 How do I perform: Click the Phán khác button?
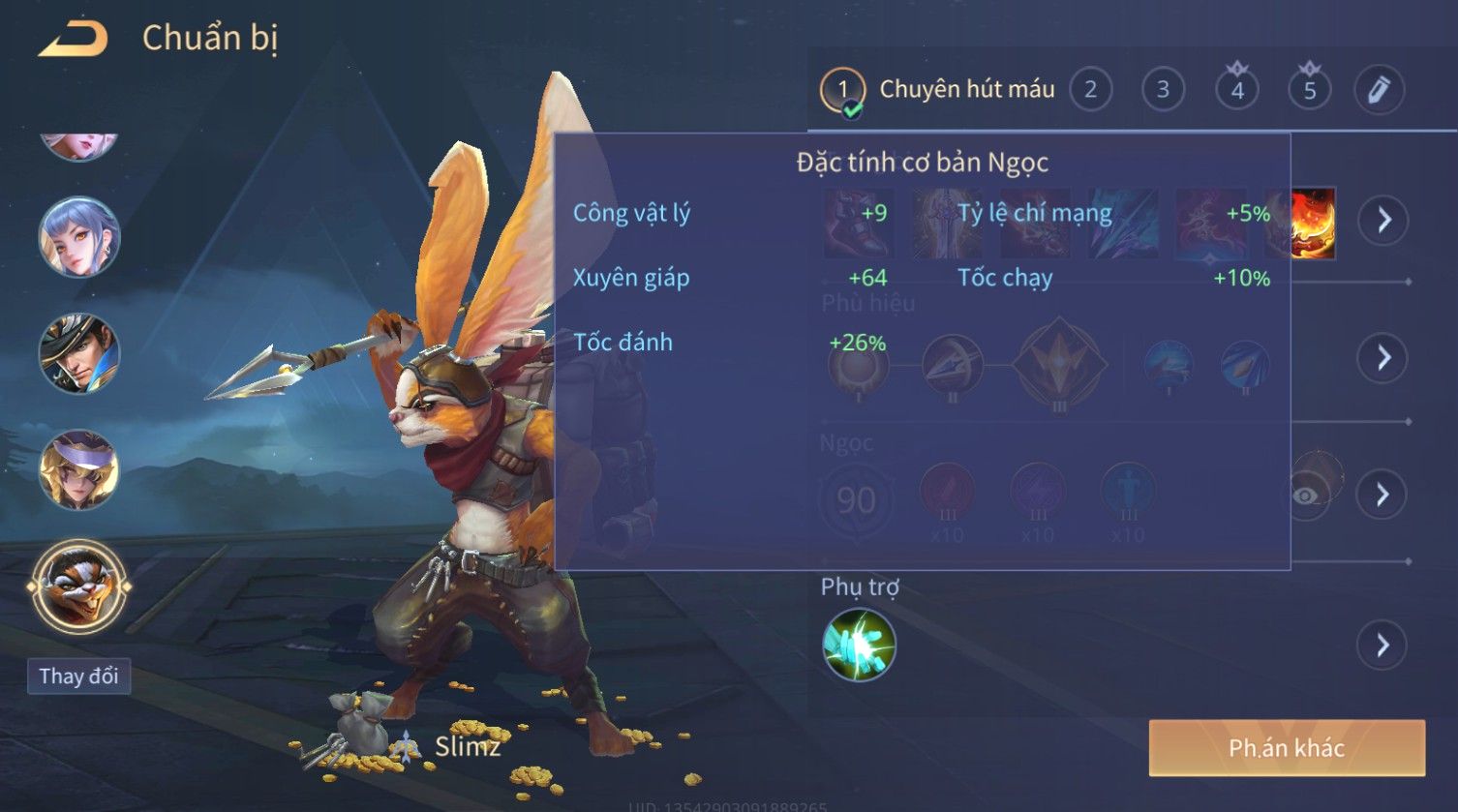[x=1287, y=748]
